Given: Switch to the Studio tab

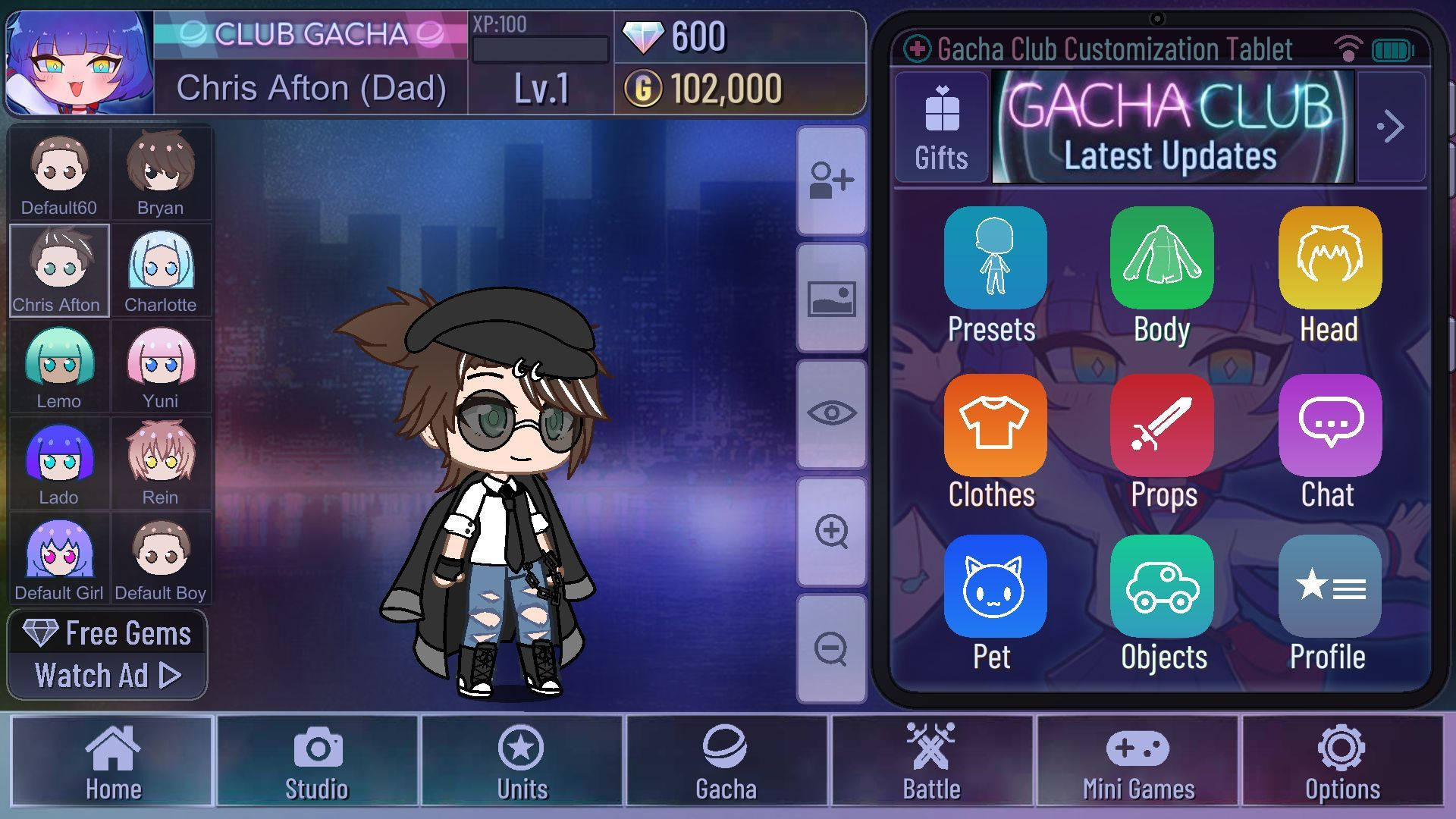Looking at the screenshot, I should point(317,761).
